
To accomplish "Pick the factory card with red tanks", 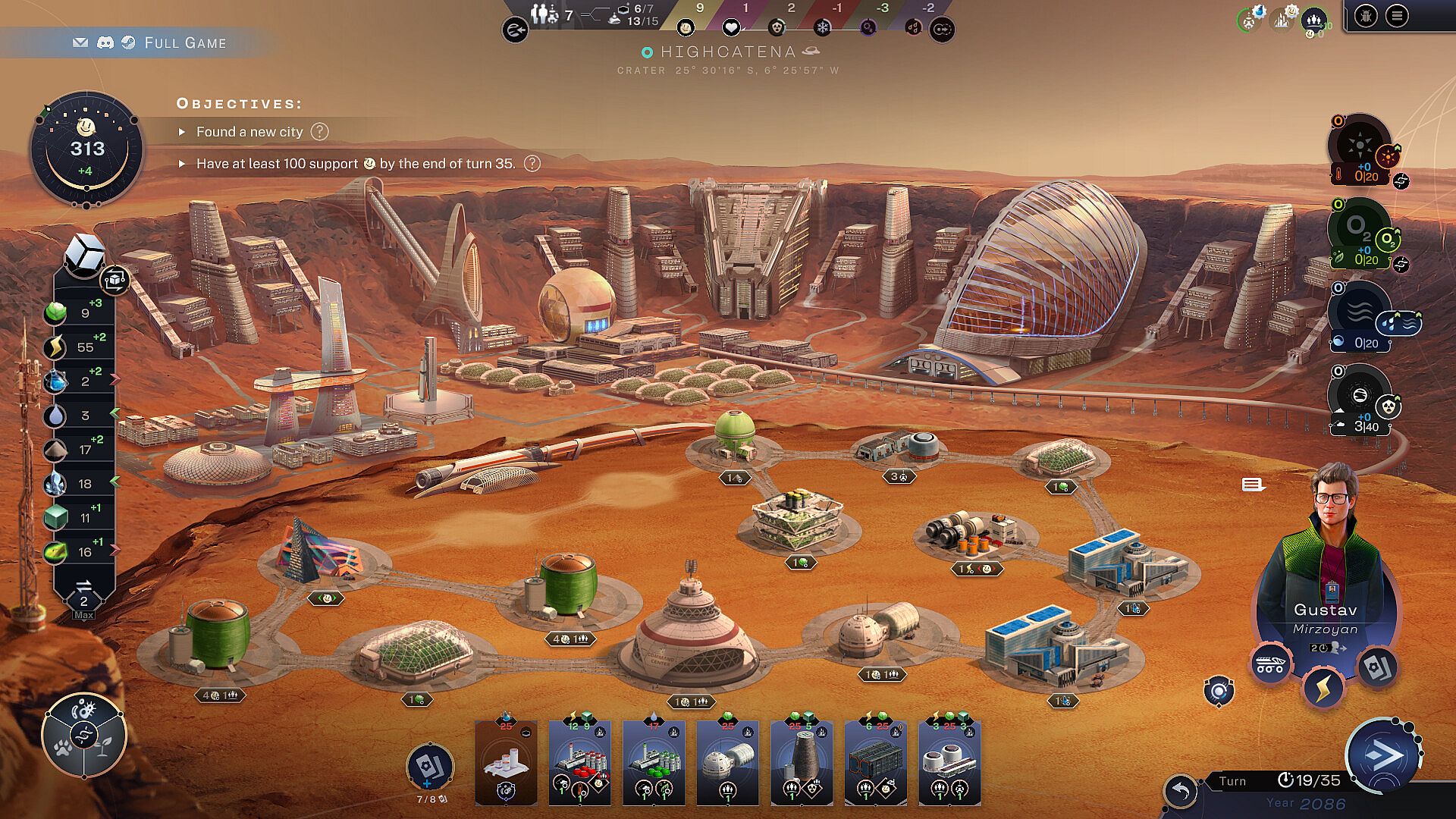I will click(579, 762).
